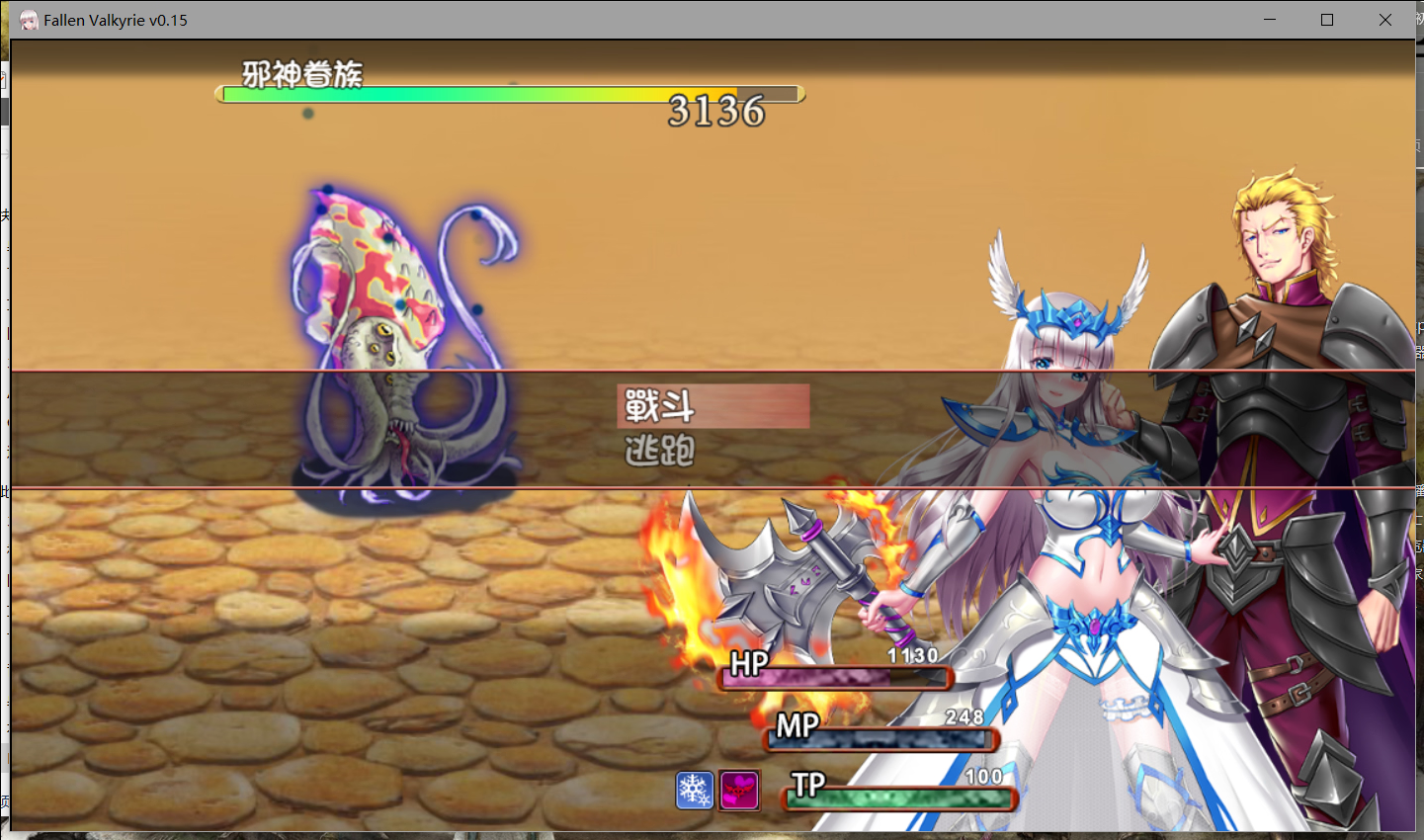Click the background window sliver on the left edge
This screenshot has height=840, width=1424.
[4, 395]
